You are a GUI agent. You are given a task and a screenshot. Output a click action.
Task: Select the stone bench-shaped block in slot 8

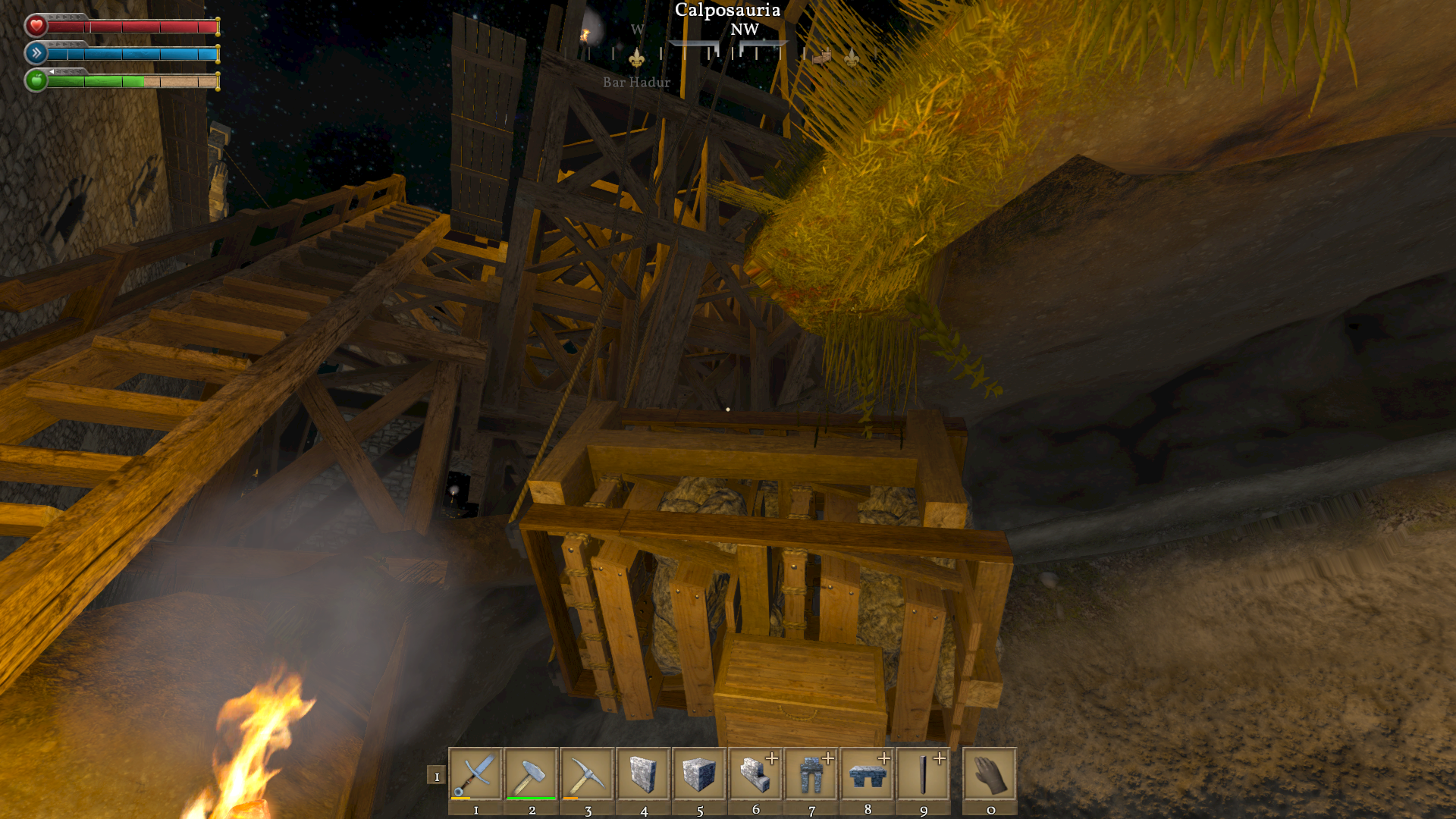[868, 774]
